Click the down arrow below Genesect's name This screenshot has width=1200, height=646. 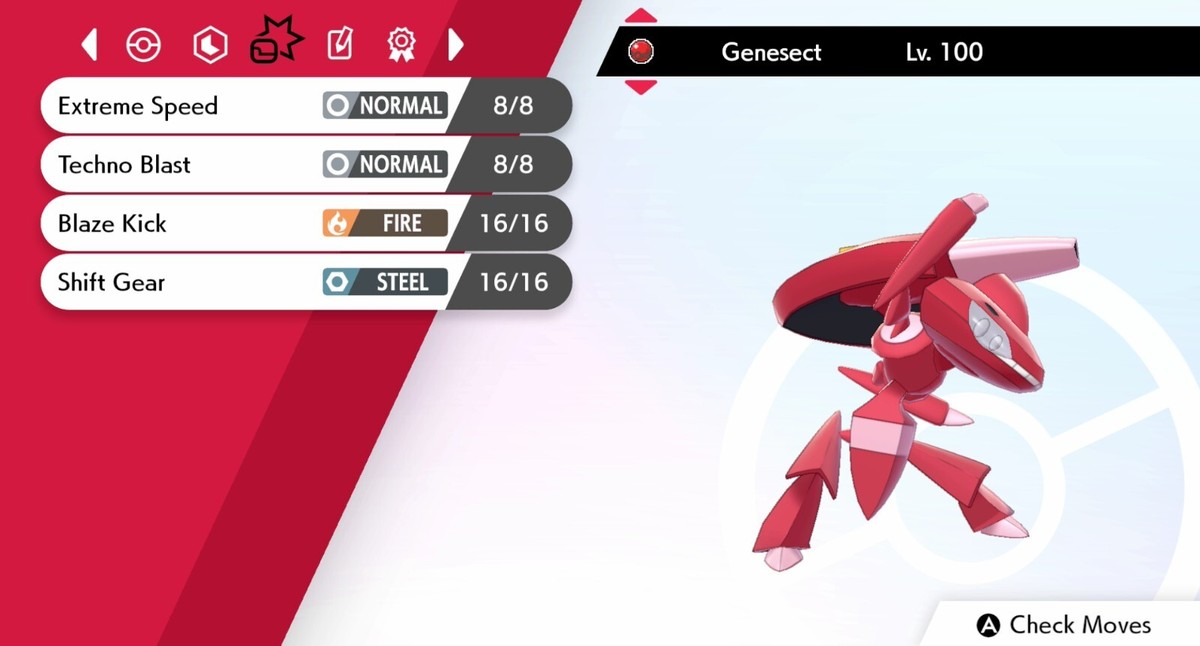640,87
